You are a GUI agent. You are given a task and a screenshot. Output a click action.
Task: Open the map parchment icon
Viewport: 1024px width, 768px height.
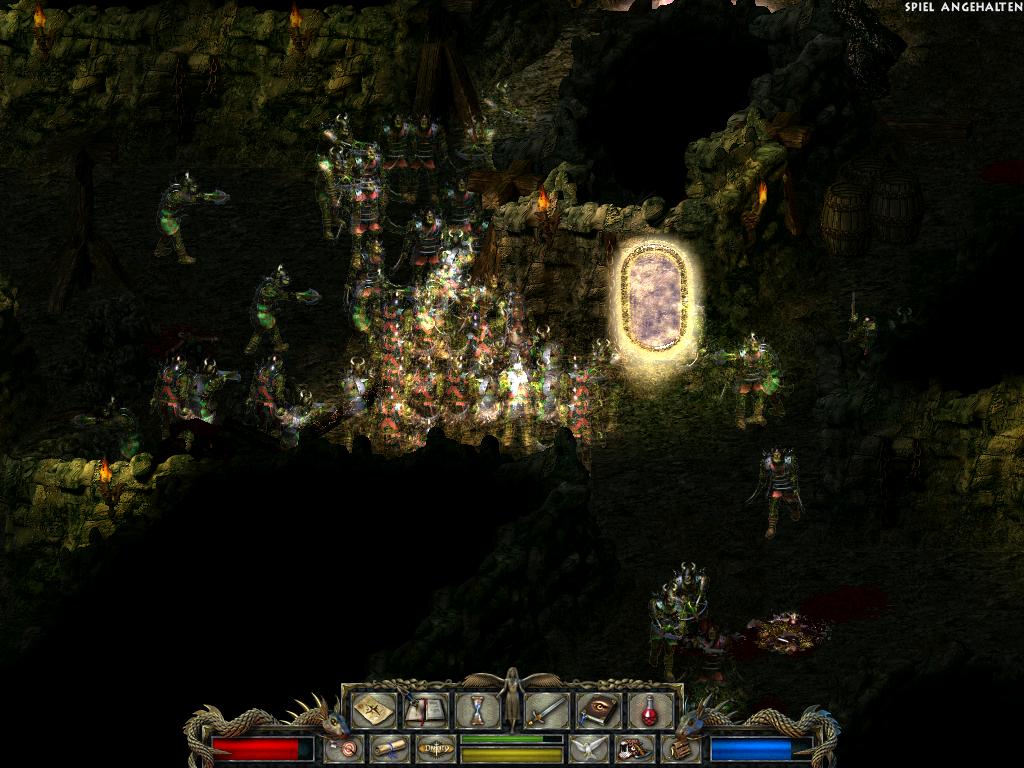pyautogui.click(x=373, y=711)
